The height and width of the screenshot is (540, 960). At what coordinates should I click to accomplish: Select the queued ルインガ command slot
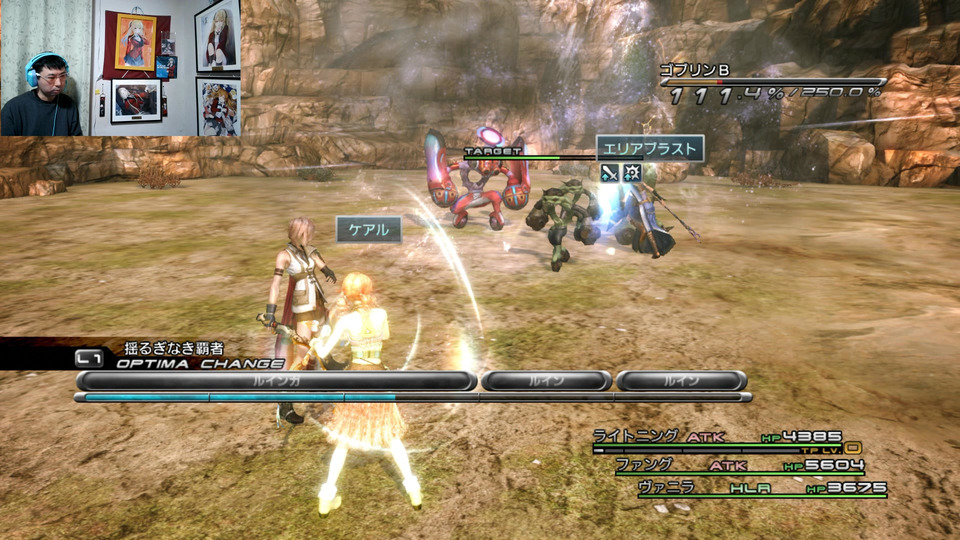pyautogui.click(x=275, y=381)
